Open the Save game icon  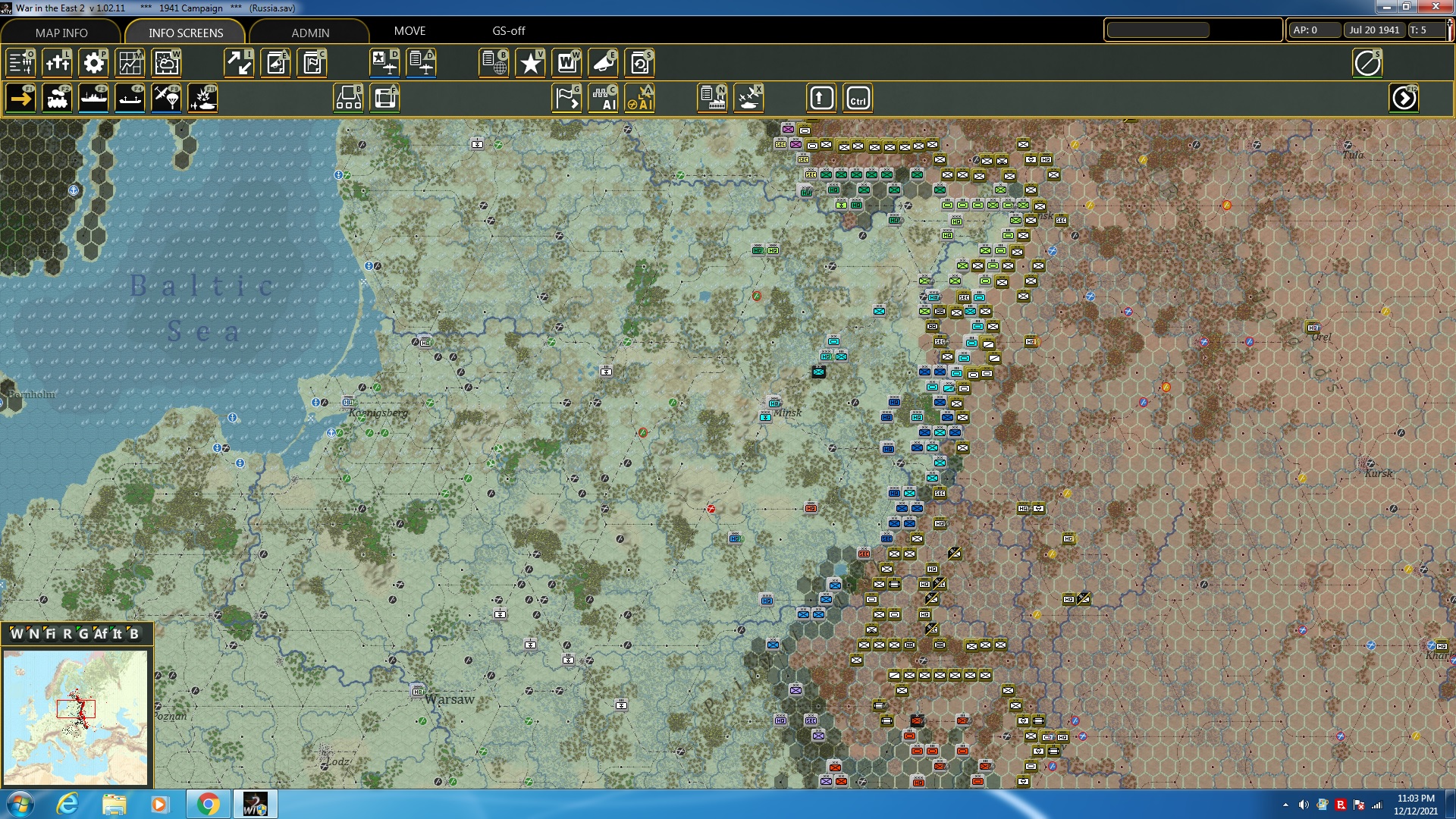point(641,63)
